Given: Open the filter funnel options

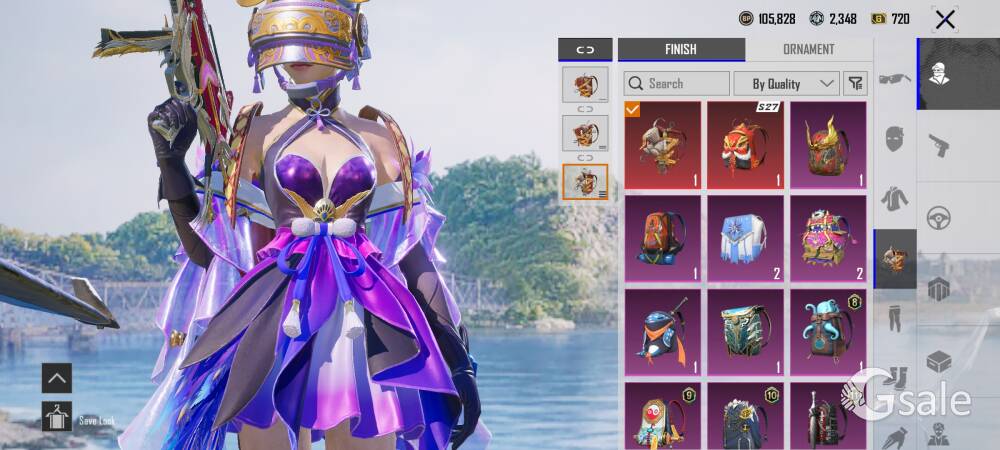Looking at the screenshot, I should tap(855, 83).
